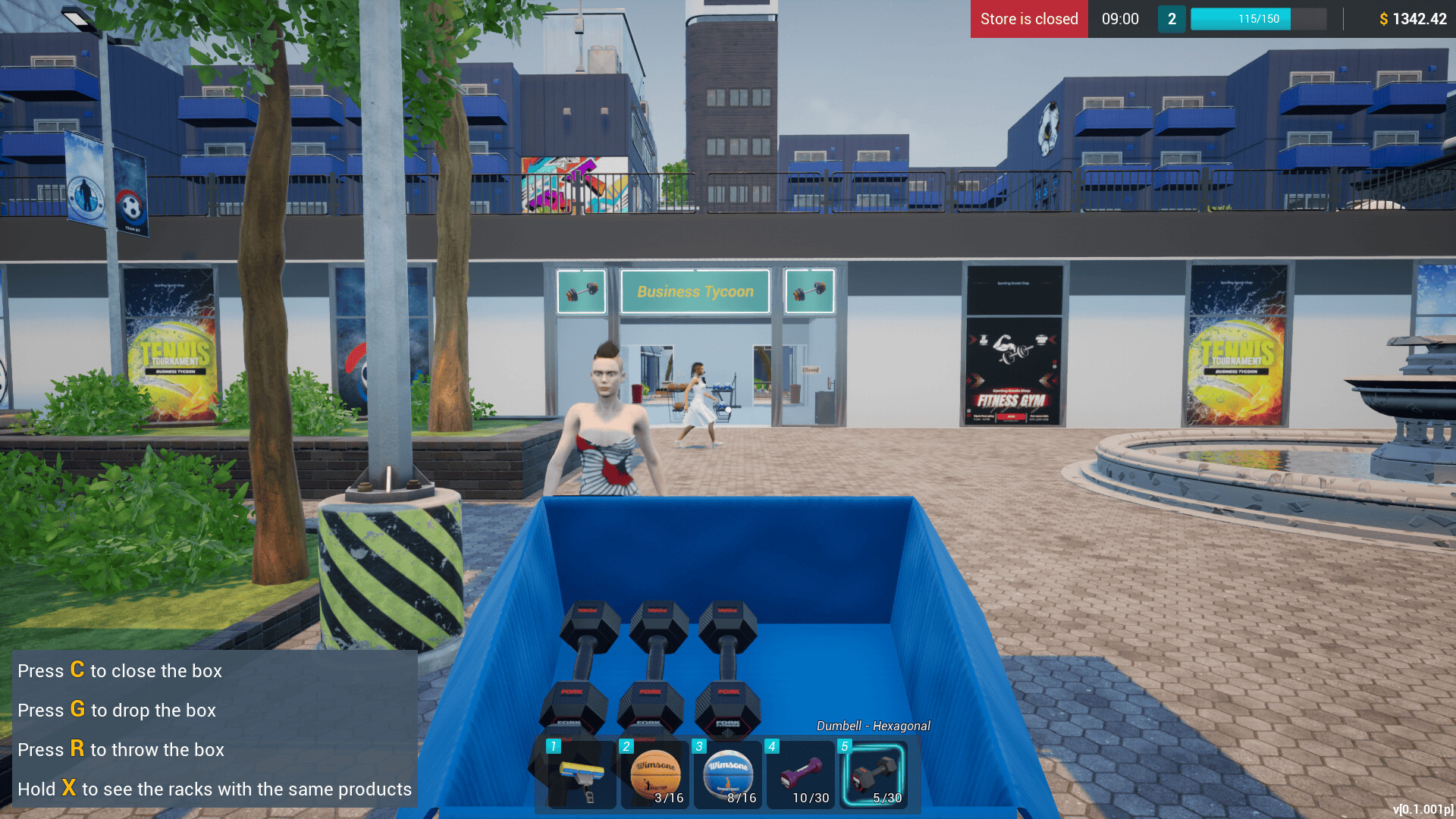Click the right dumbbell icon on the storefront
Image resolution: width=1456 pixels, height=819 pixels.
(808, 291)
